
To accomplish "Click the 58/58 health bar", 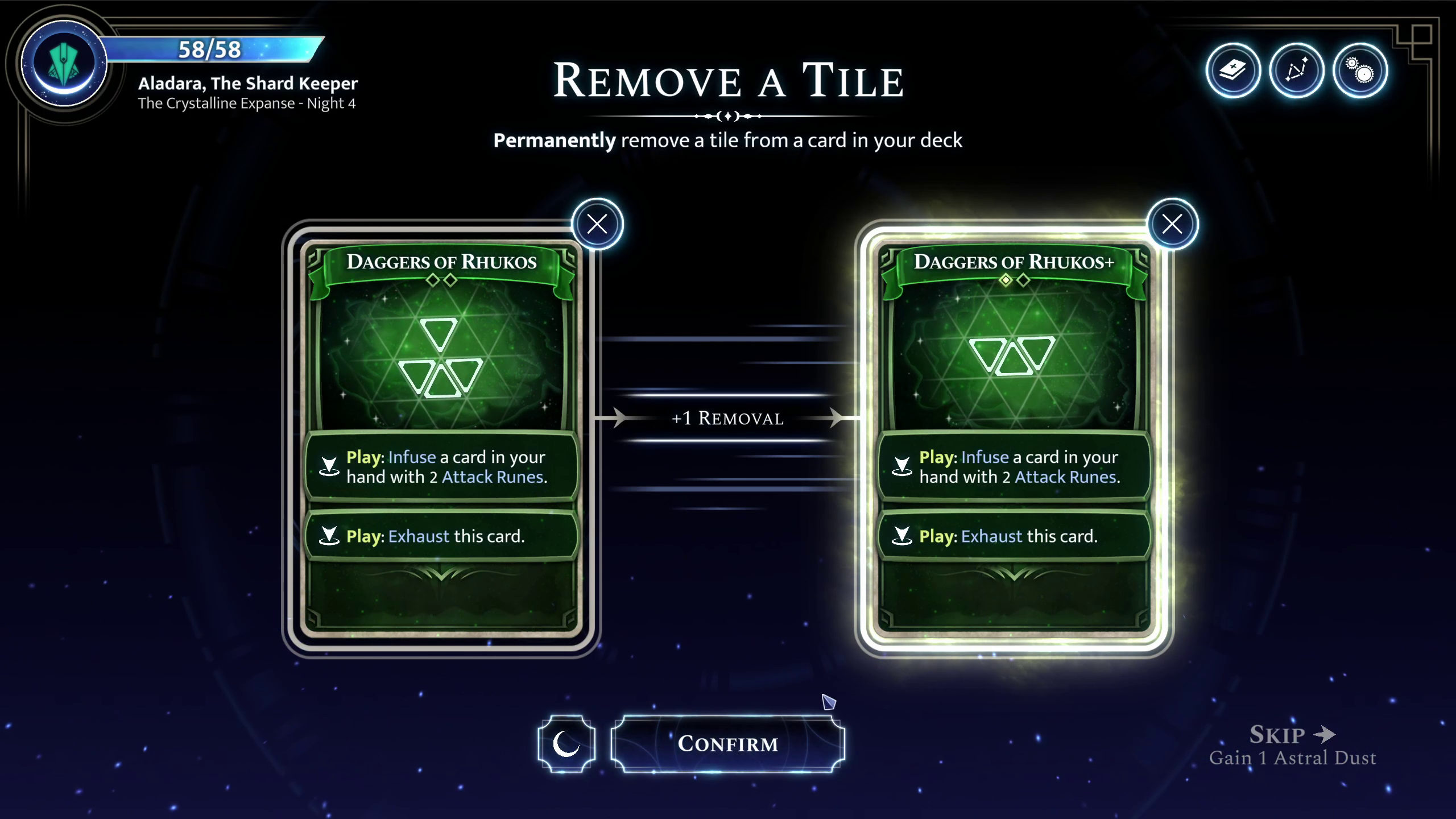I will pyautogui.click(x=210, y=49).
